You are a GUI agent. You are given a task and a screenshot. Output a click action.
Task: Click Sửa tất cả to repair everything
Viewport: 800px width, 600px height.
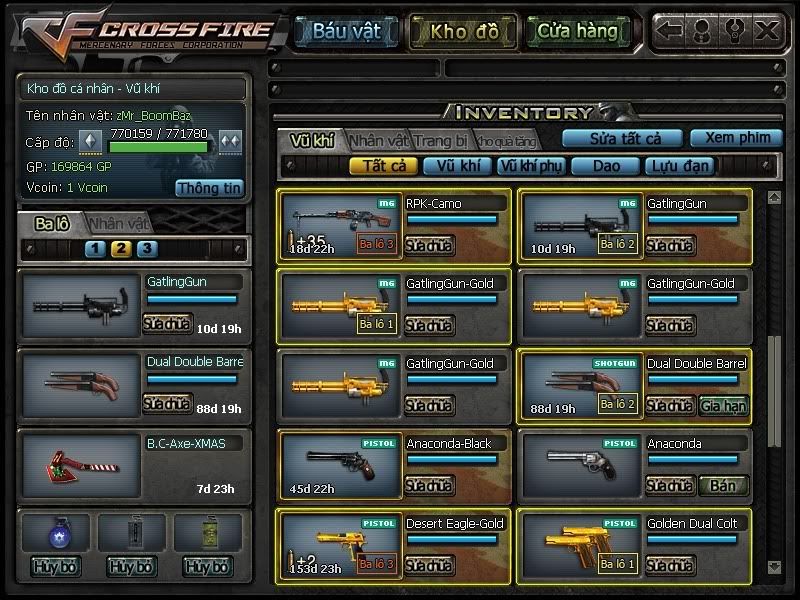[x=621, y=138]
